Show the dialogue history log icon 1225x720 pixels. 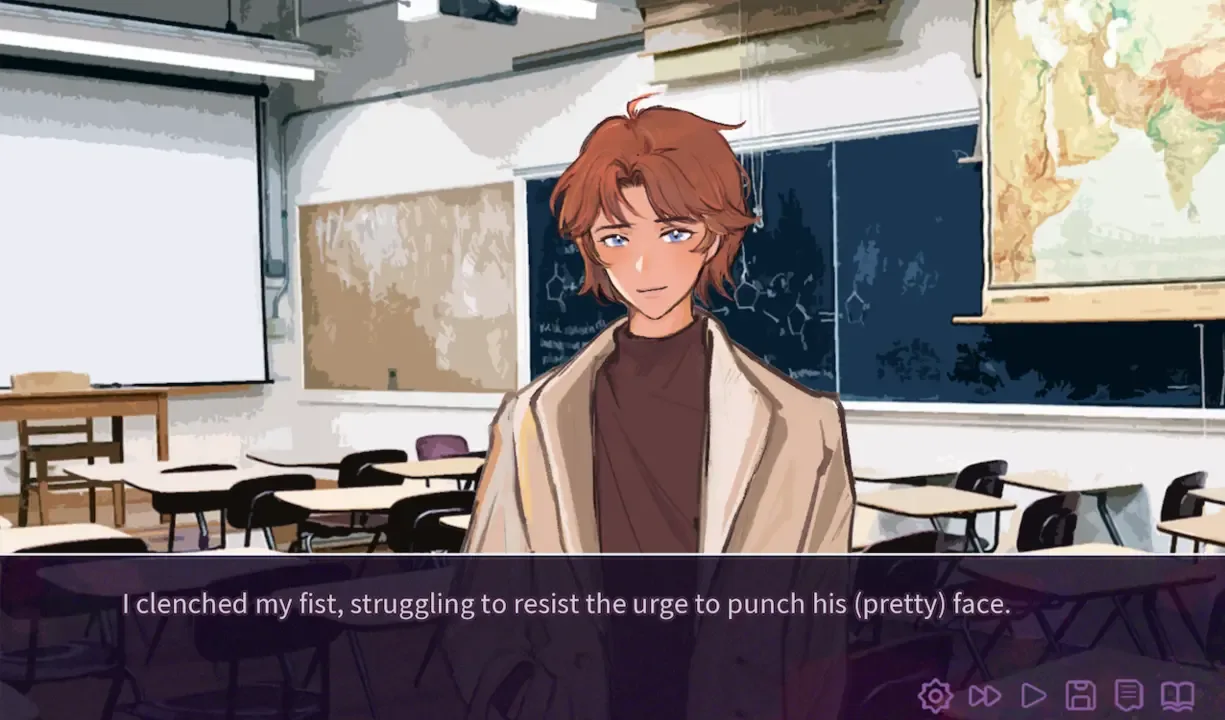(x=1129, y=695)
